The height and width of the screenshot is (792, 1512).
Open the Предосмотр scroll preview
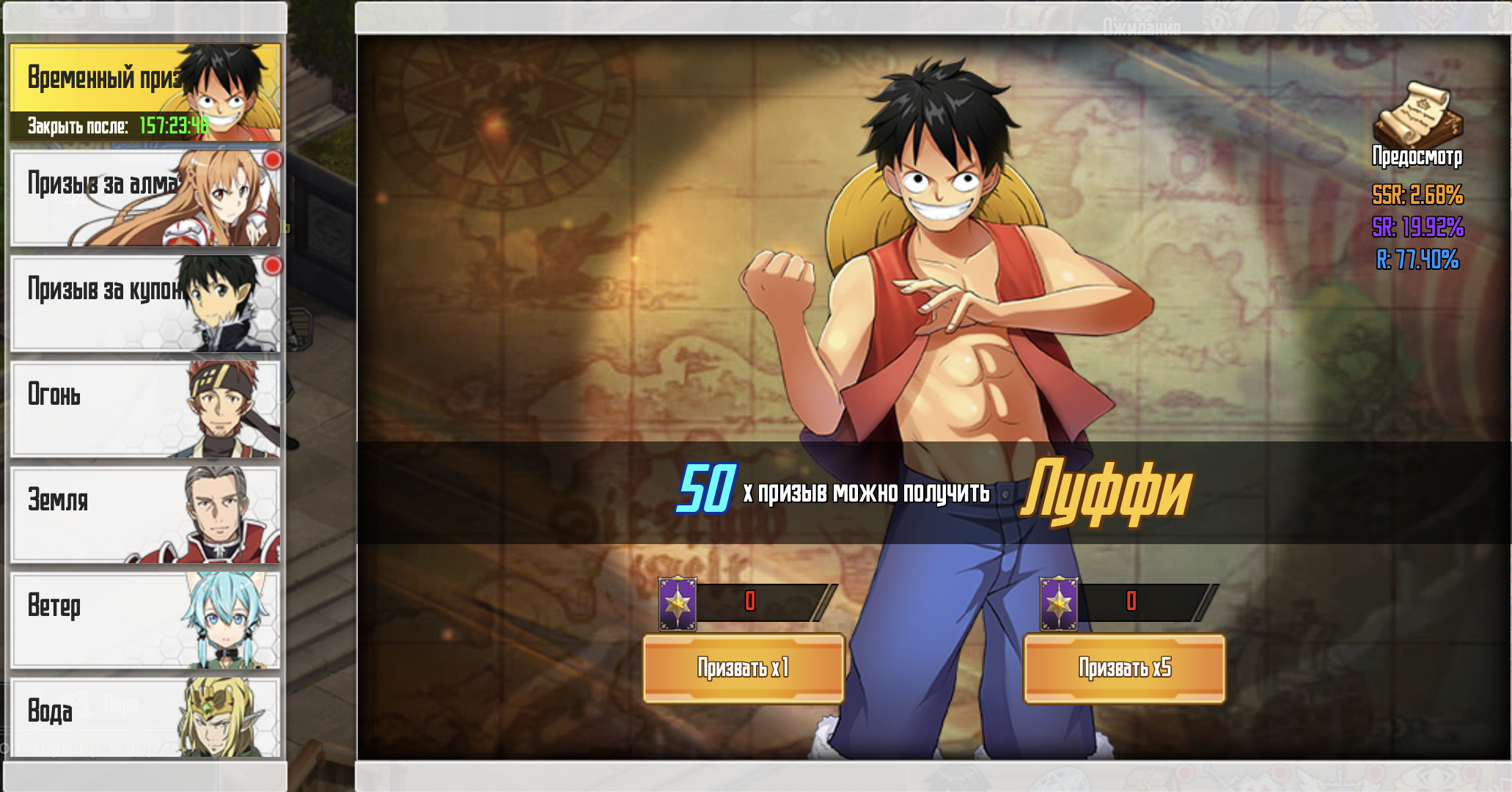pyautogui.click(x=1417, y=125)
